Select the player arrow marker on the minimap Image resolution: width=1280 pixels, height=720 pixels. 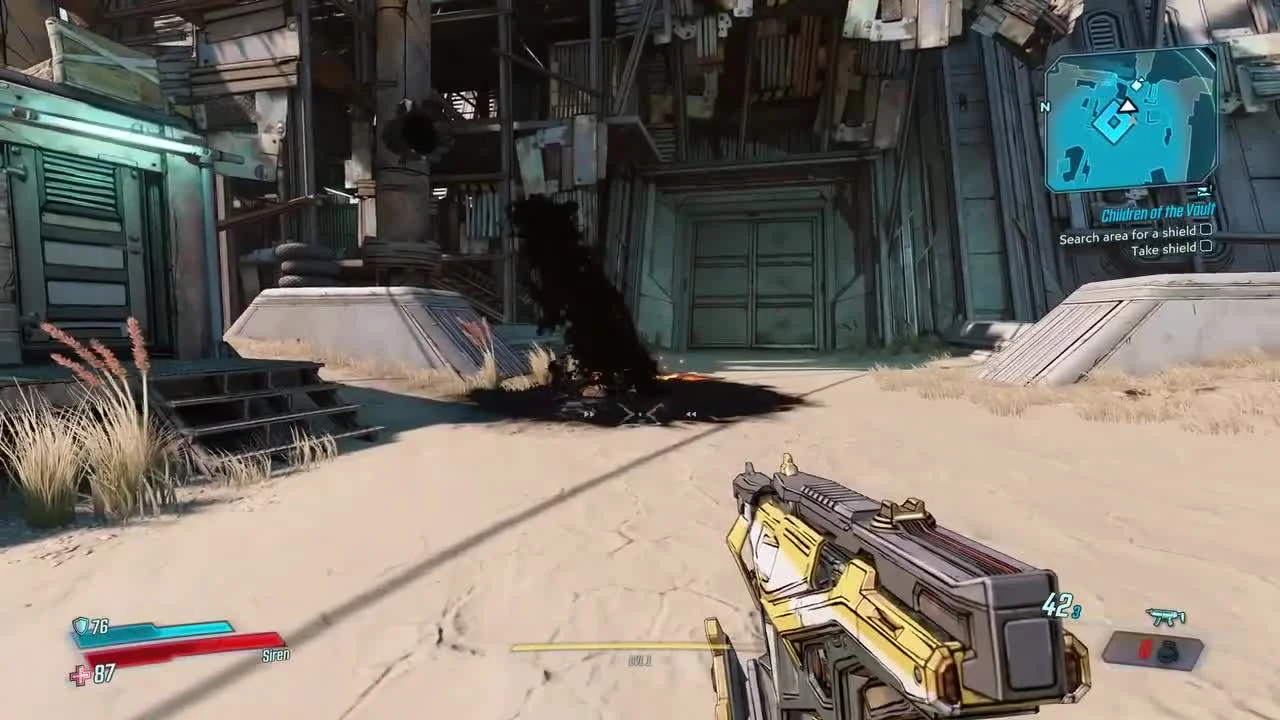[x=1127, y=106]
